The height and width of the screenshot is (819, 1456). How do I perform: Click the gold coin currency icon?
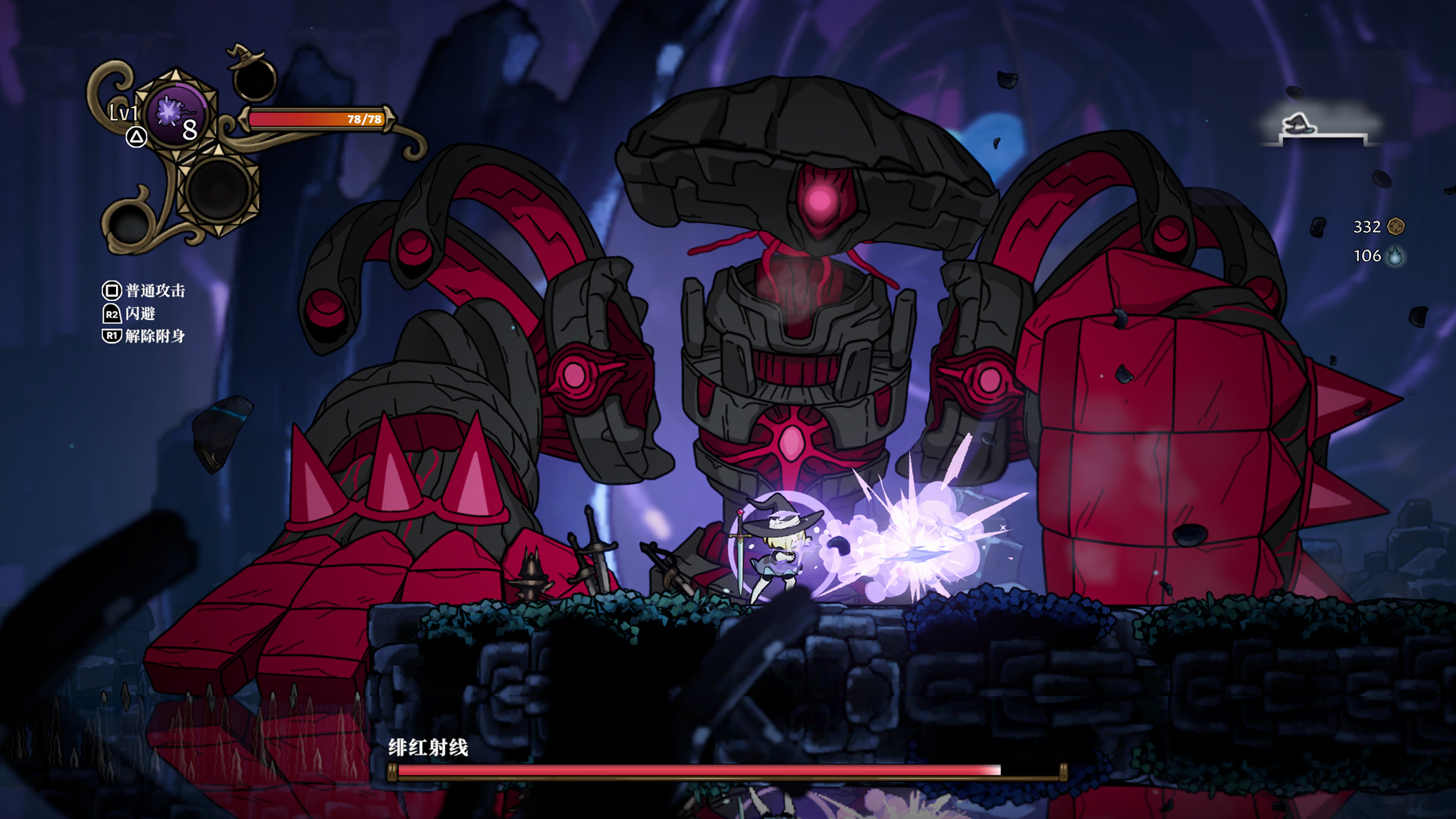point(1395,227)
